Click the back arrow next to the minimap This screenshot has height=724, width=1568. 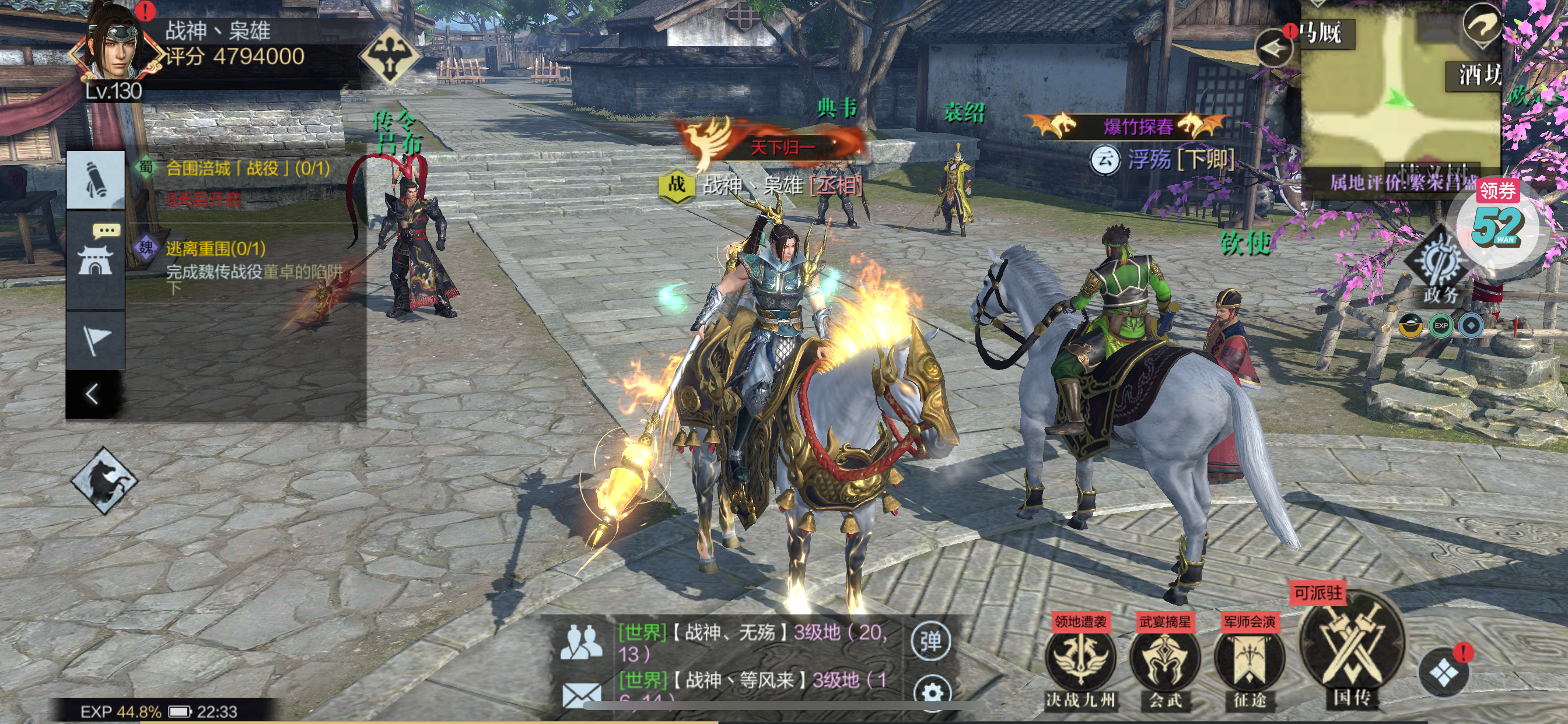pyautogui.click(x=1273, y=47)
